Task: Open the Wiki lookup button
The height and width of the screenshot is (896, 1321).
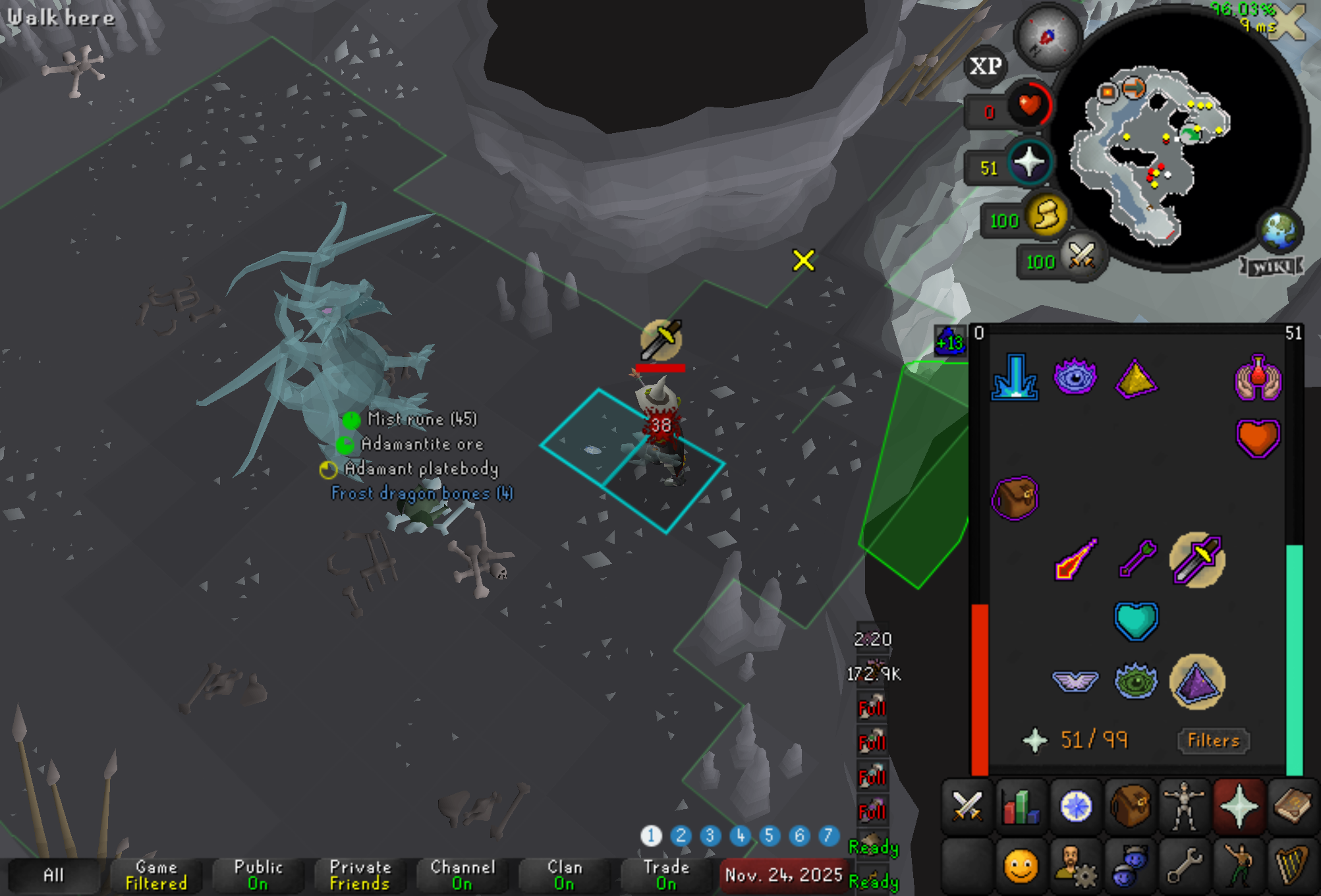Action: coord(1271,266)
